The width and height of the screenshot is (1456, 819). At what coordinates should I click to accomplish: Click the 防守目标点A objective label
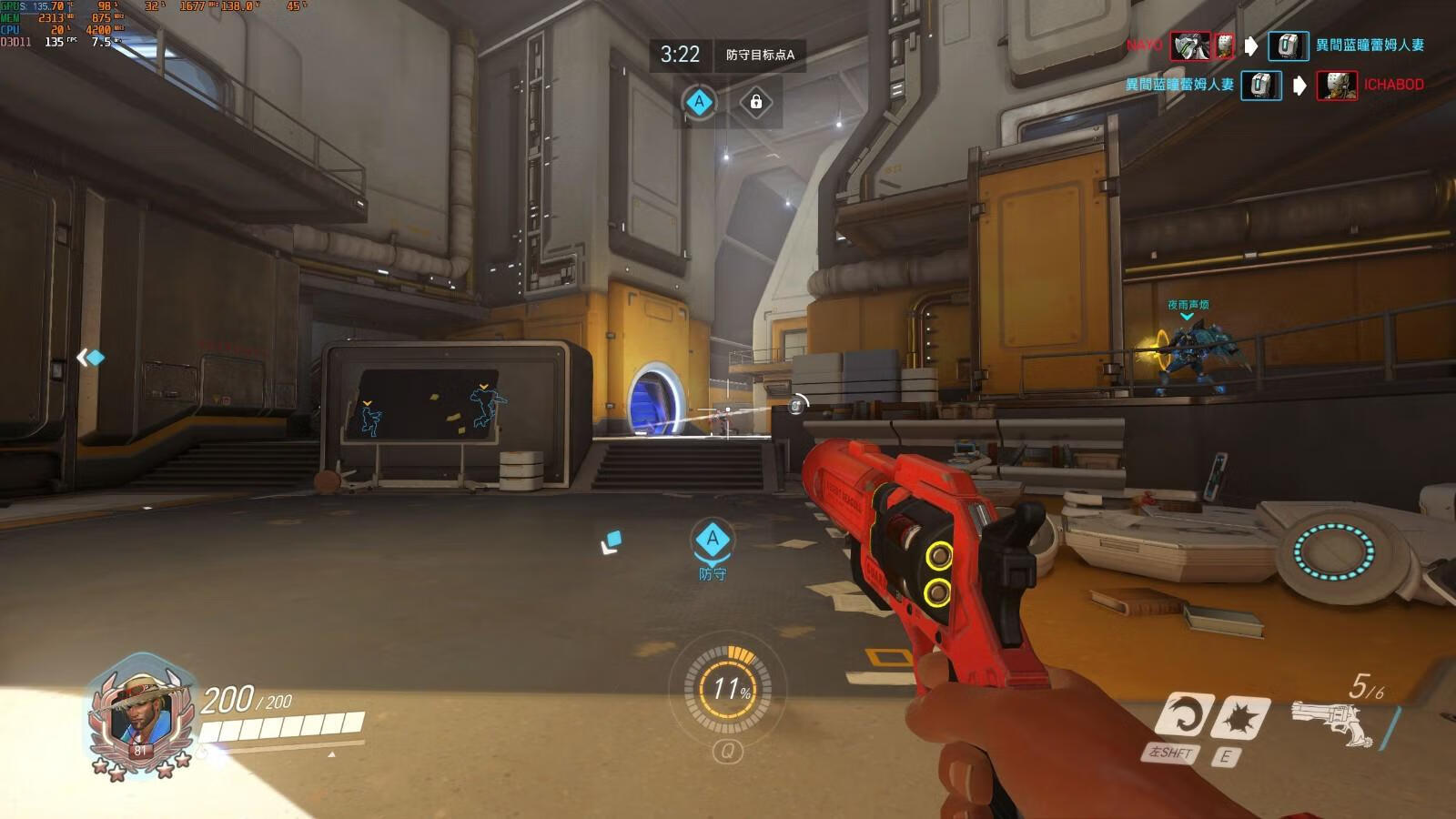(x=760, y=55)
